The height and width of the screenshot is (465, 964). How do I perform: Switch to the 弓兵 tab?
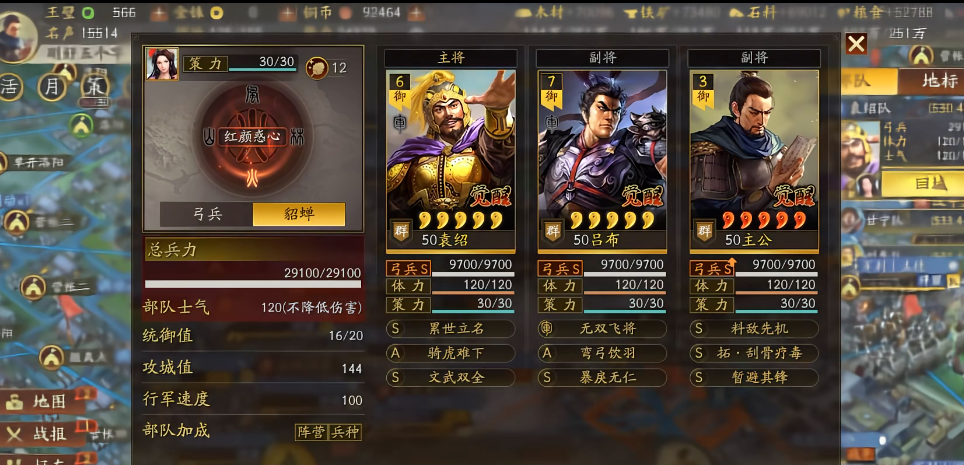[x=206, y=214]
